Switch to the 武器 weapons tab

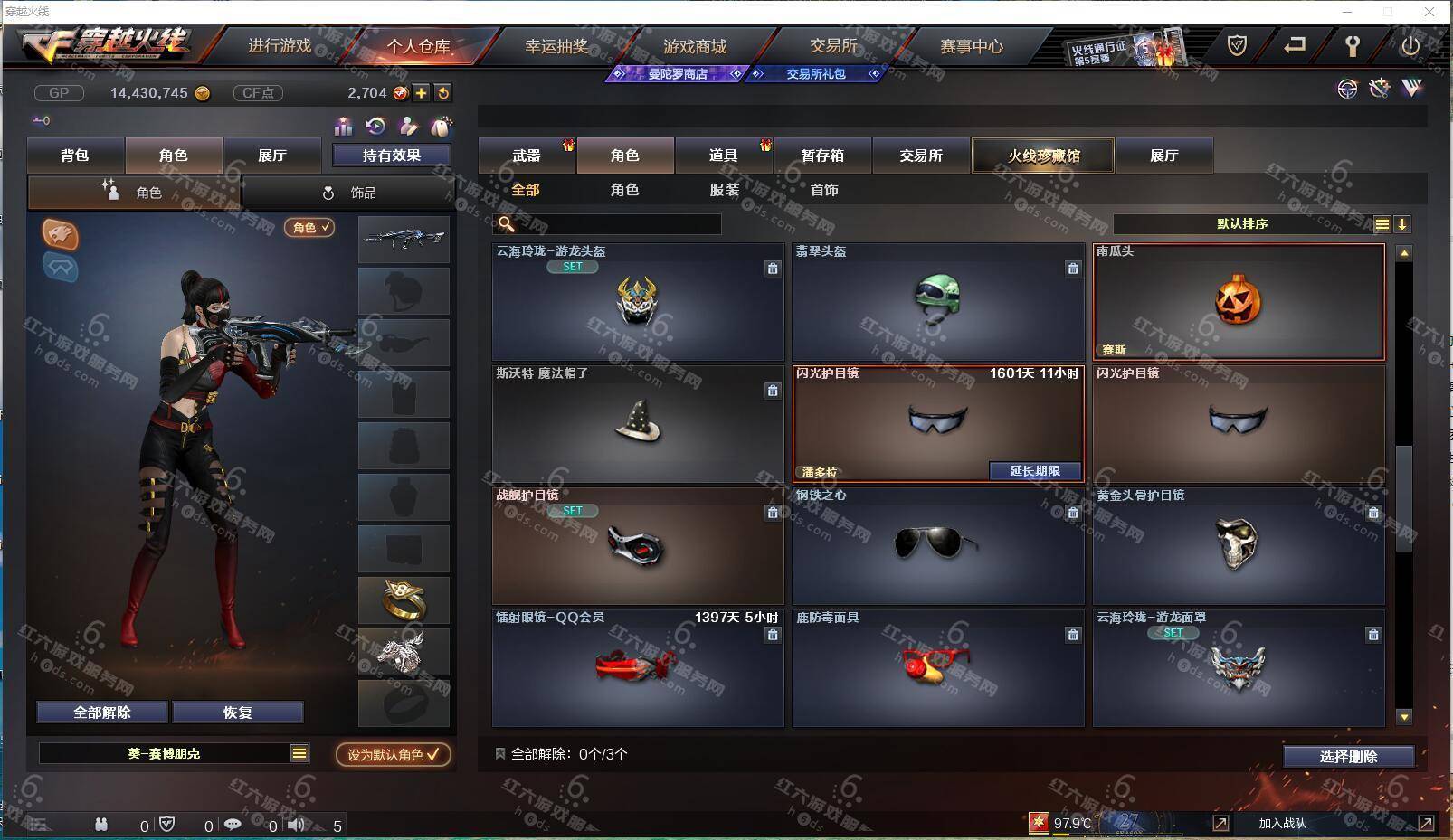[527, 156]
